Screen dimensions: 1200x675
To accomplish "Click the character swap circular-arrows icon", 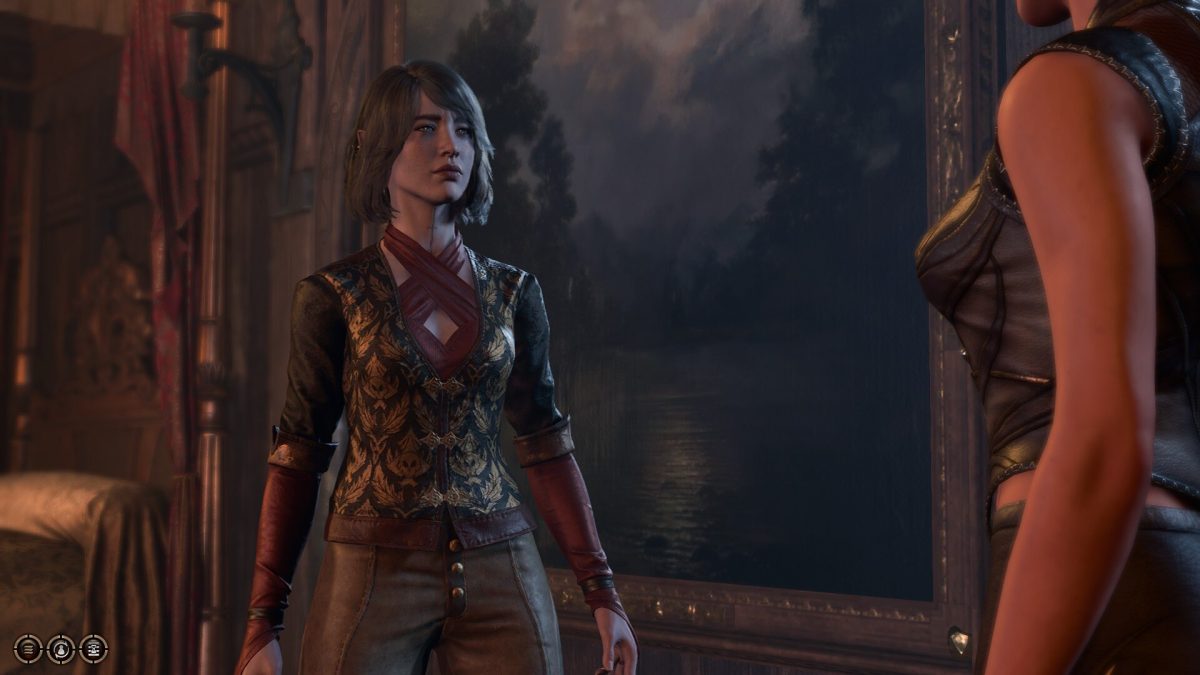I will 61,649.
